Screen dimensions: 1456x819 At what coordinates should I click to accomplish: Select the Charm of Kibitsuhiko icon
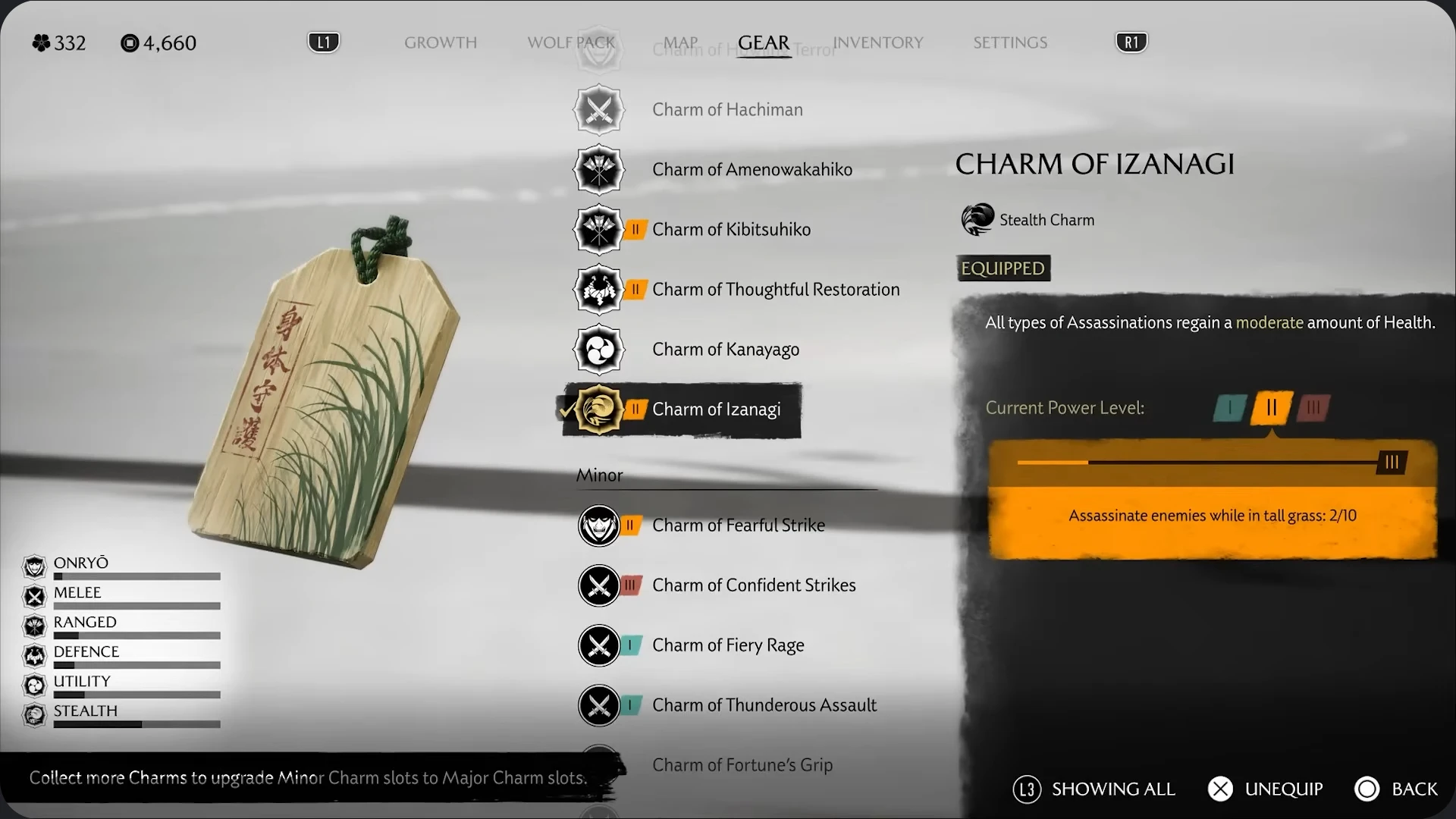coord(598,229)
